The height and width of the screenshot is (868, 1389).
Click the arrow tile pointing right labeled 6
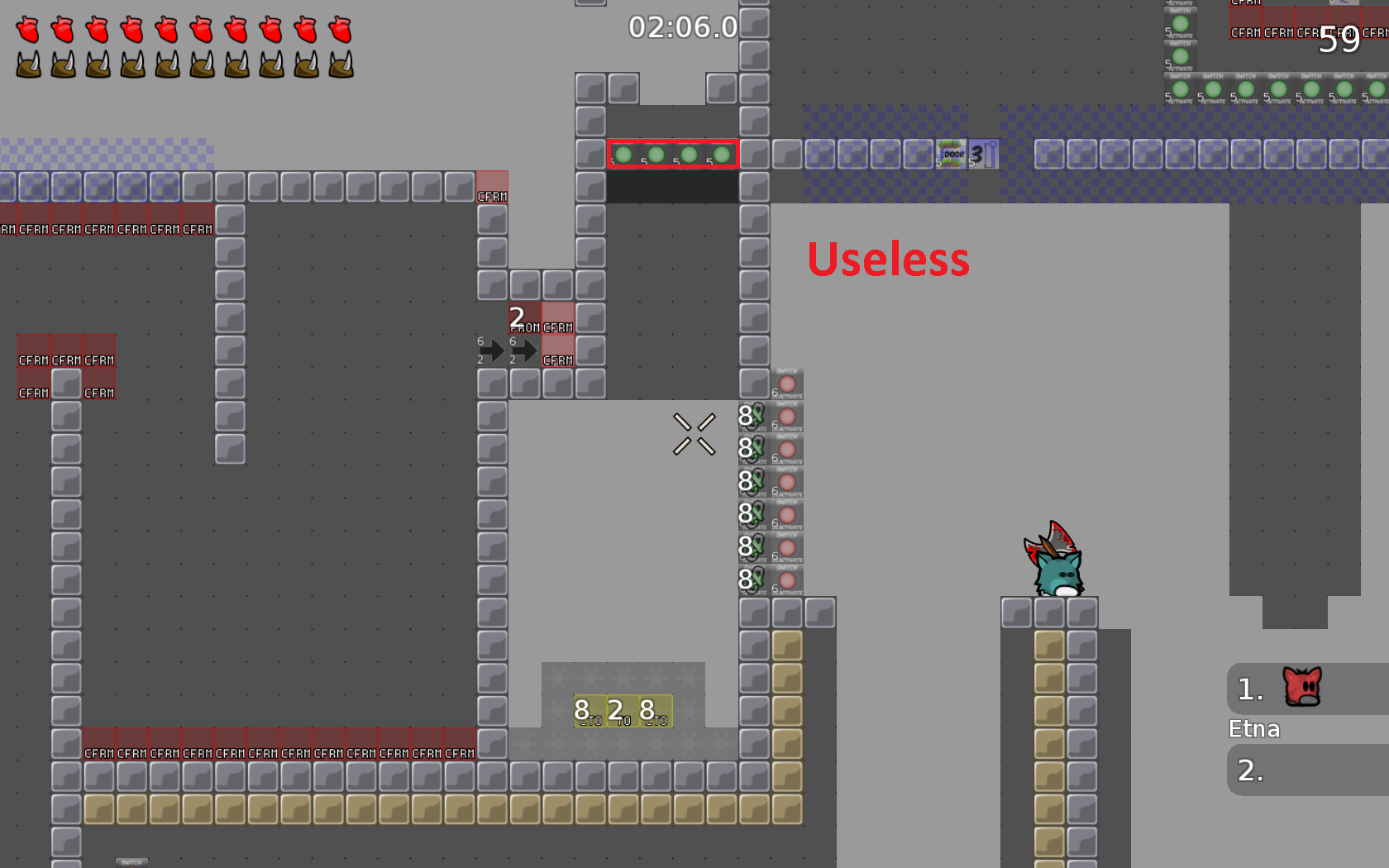(493, 351)
